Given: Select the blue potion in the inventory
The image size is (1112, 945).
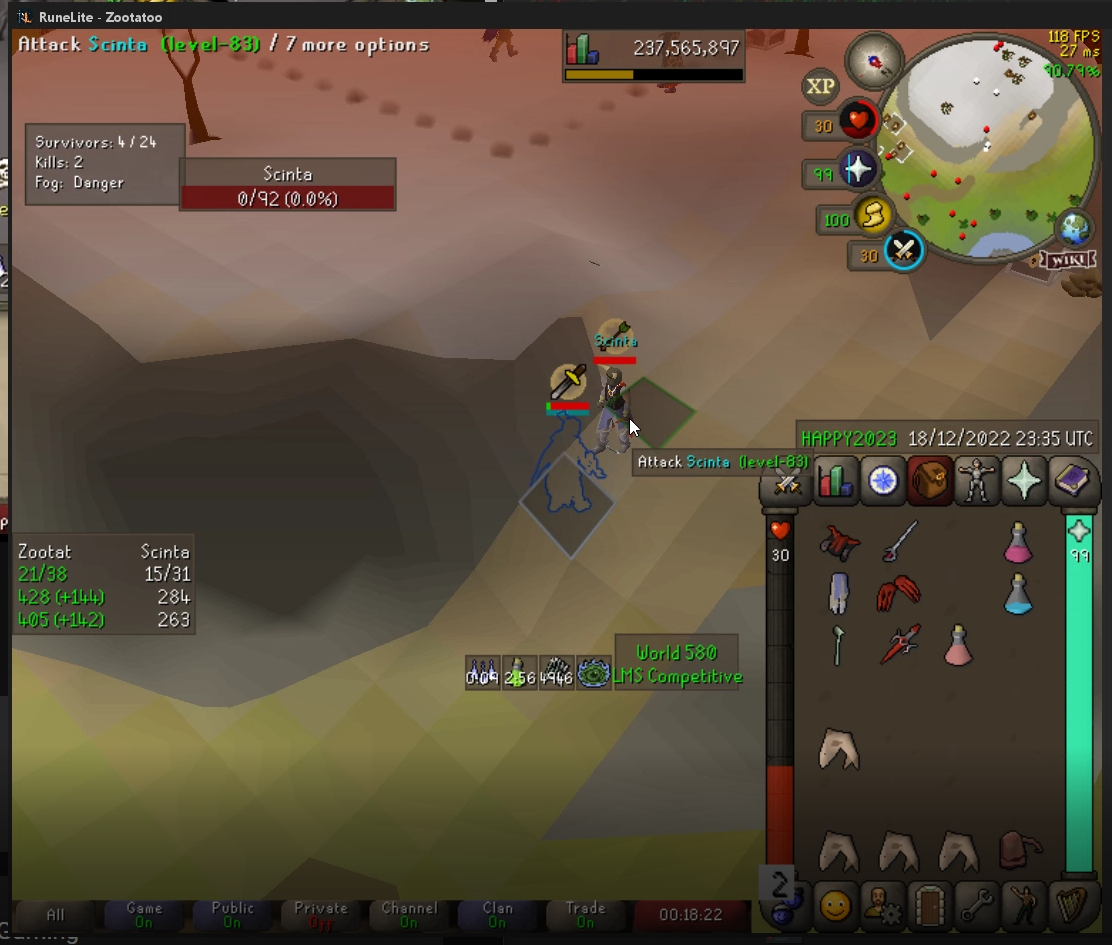Looking at the screenshot, I should (1018, 594).
